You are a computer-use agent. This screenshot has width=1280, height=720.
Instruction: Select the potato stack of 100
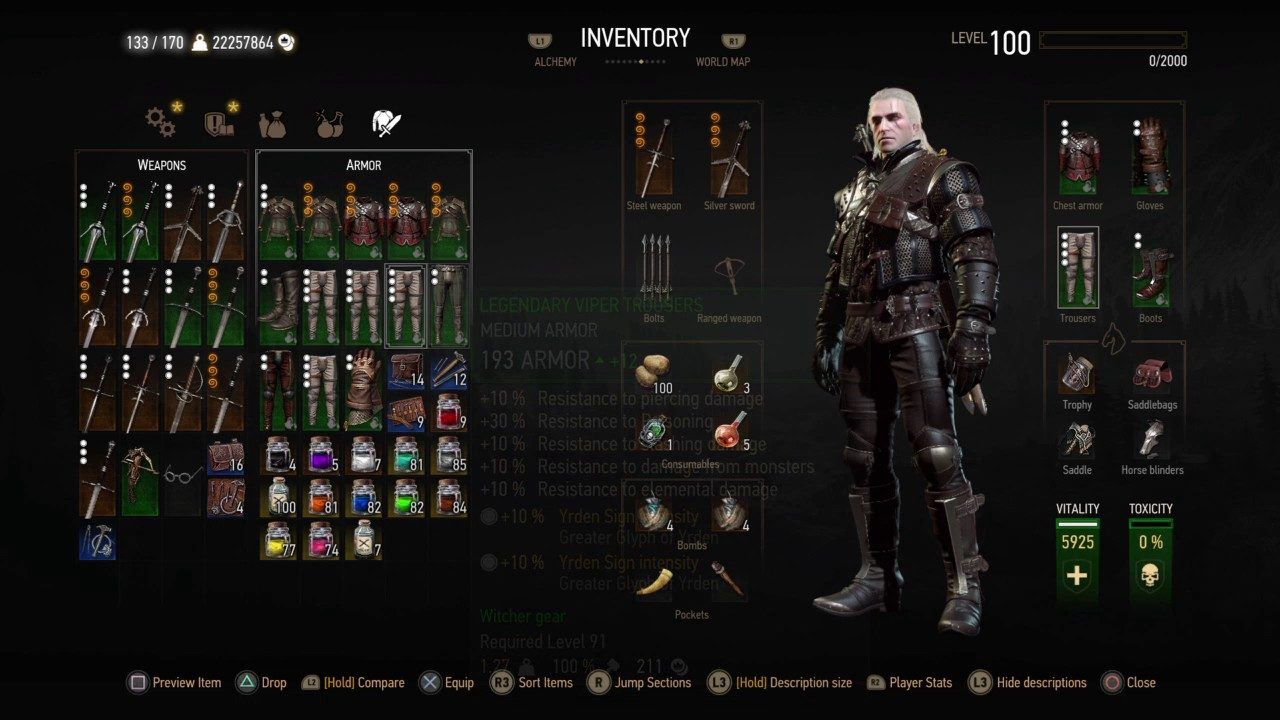coord(654,373)
